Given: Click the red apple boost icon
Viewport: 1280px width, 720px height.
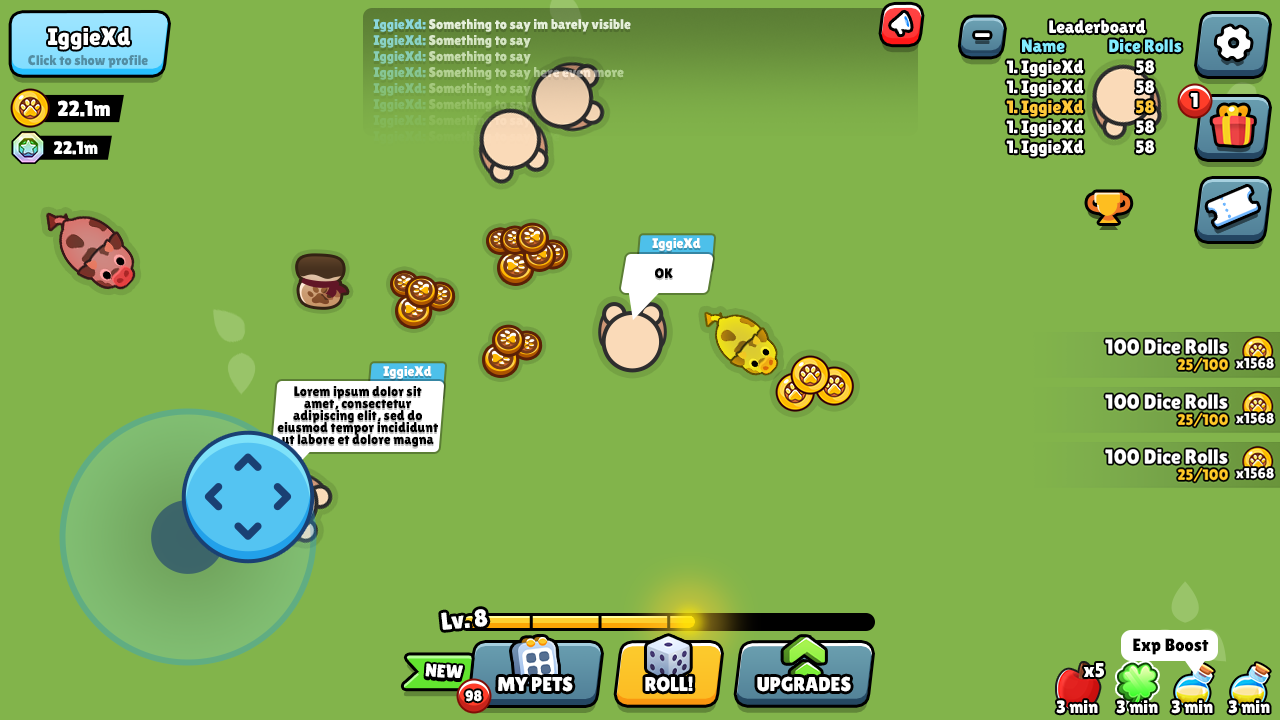Looking at the screenshot, I should click(1075, 685).
